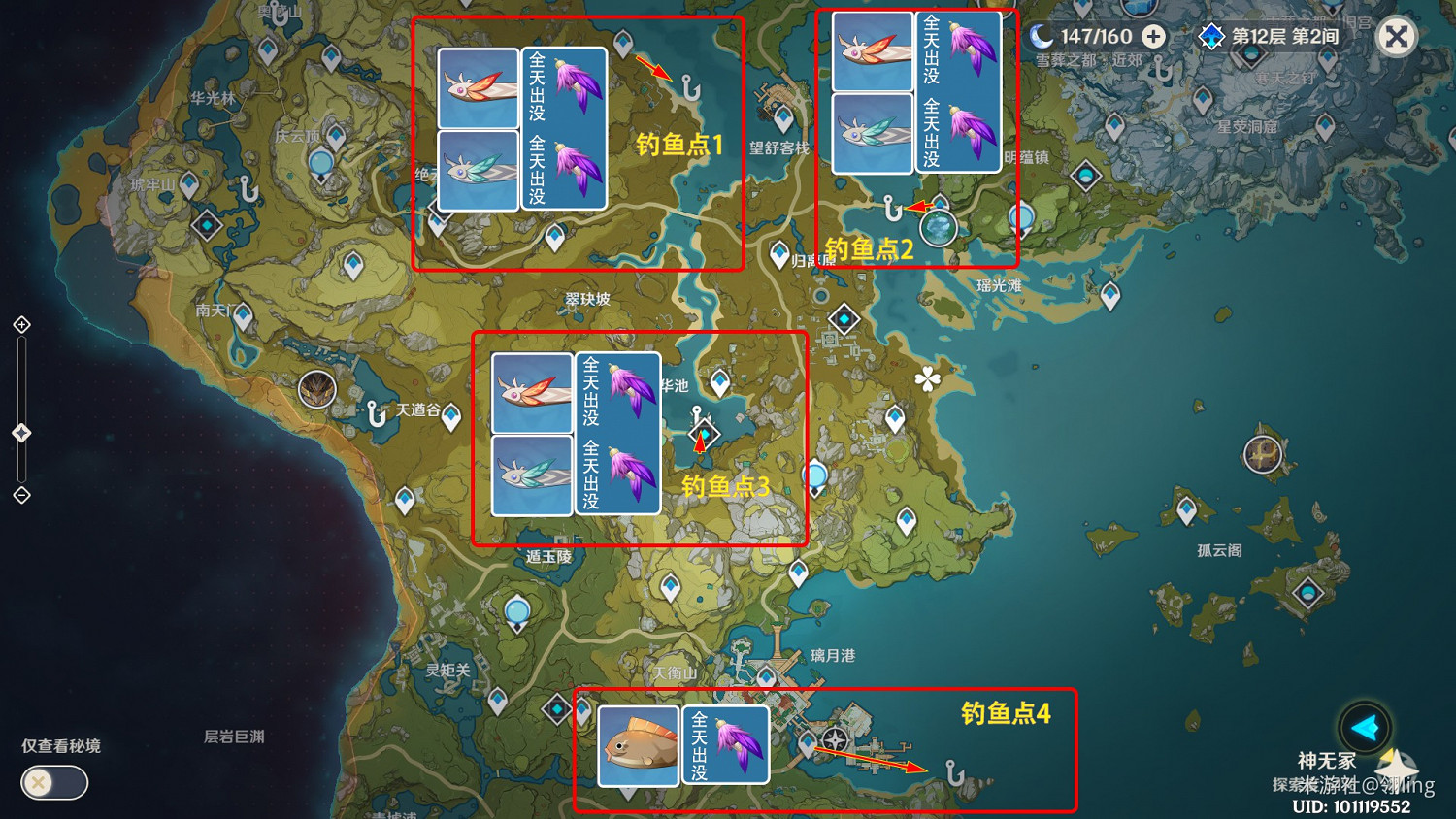Click the domain diamond icon near 瑶光滩
The width and height of the screenshot is (1456, 819).
click(x=844, y=317)
